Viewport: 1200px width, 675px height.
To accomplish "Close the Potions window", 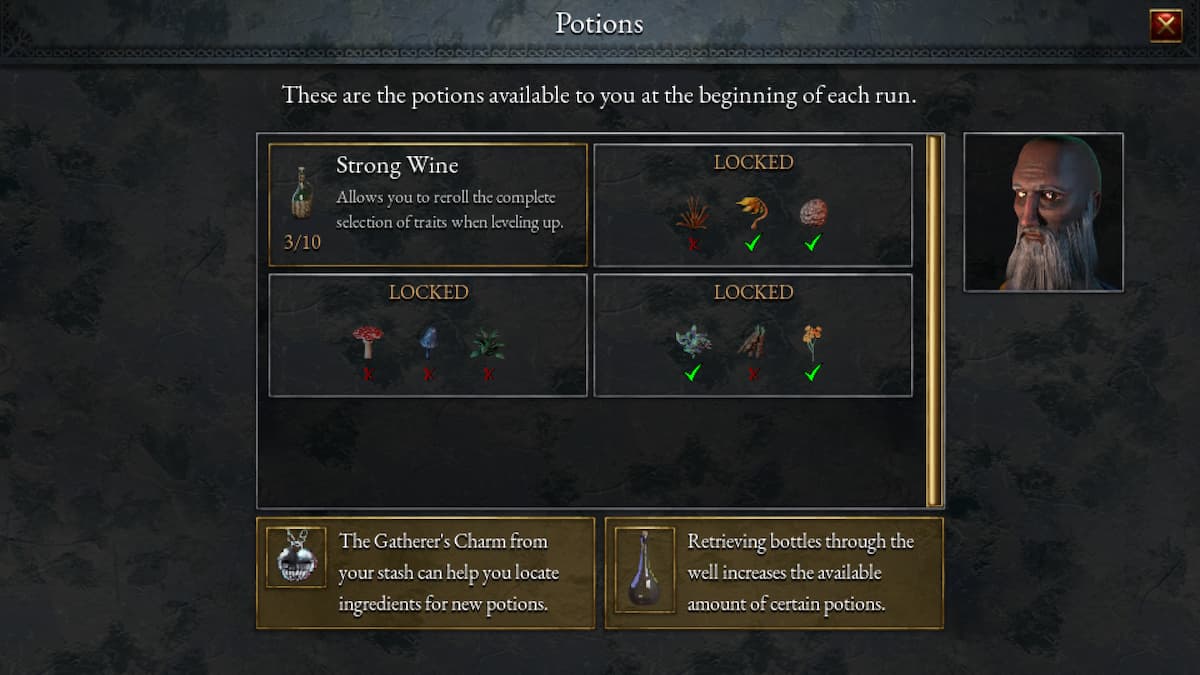I will 1166,25.
